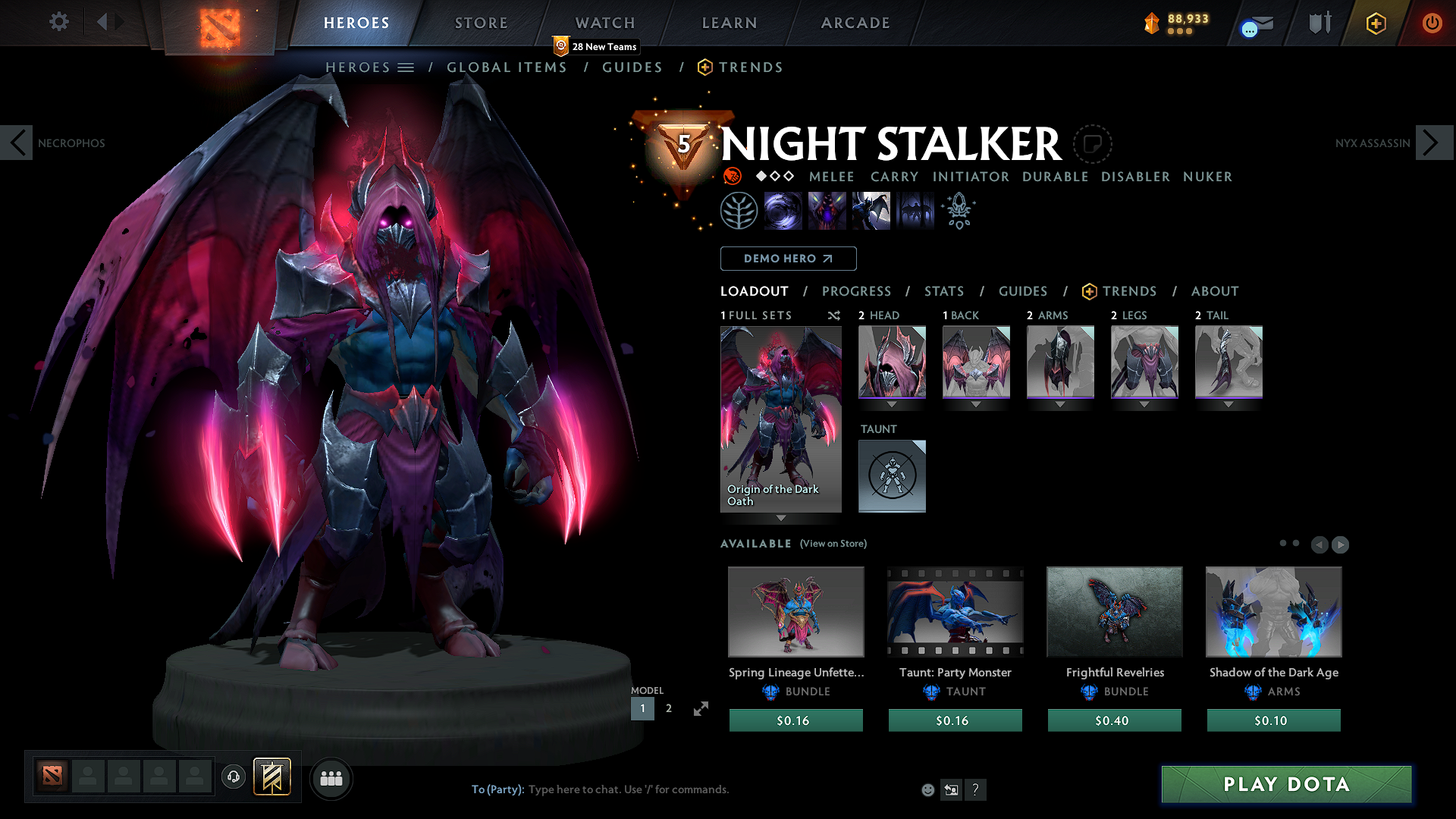
Task: Choose the Head equipment slot
Action: (x=892, y=362)
